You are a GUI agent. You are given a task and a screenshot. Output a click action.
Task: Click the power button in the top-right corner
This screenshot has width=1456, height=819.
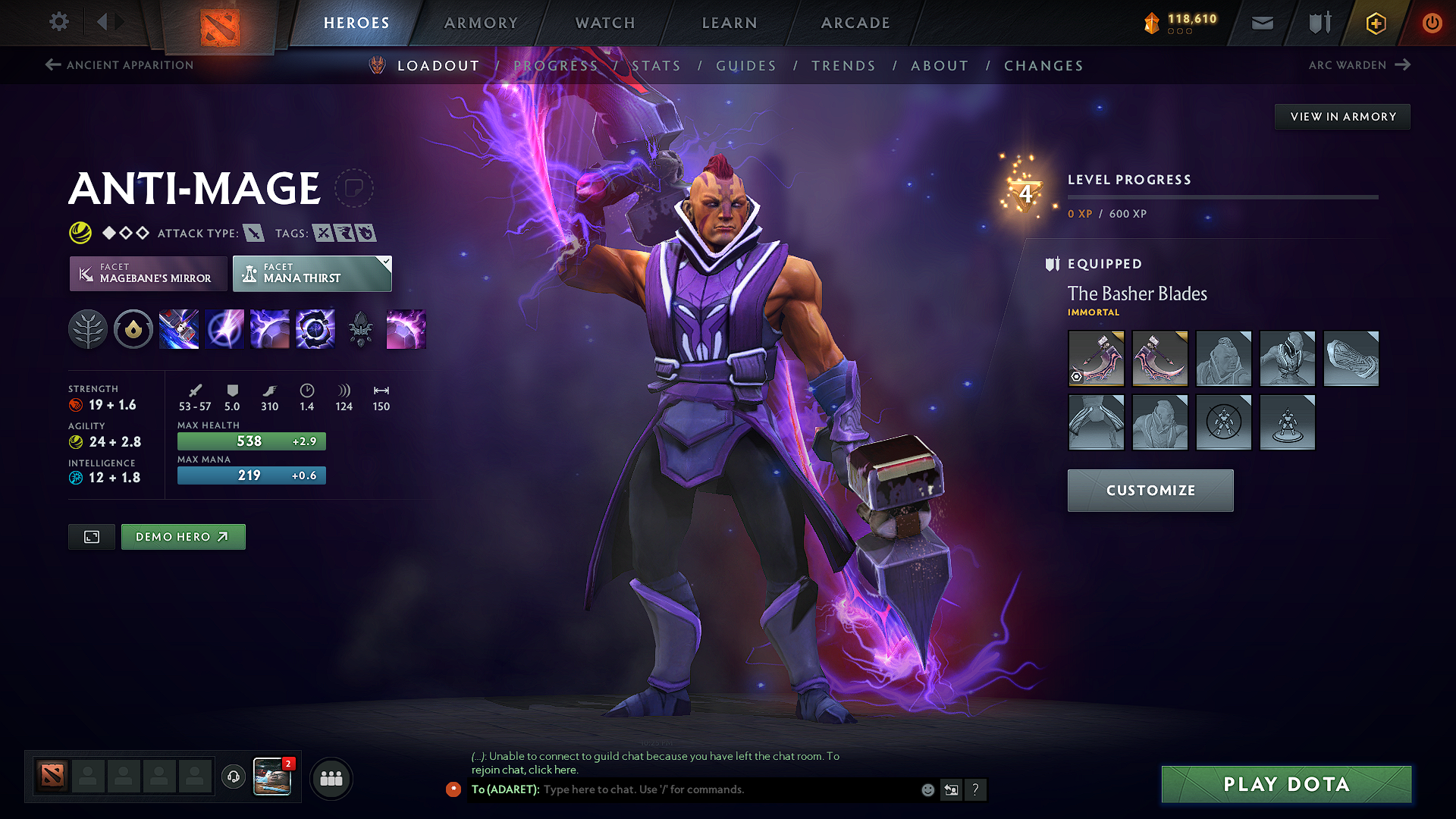click(x=1432, y=23)
